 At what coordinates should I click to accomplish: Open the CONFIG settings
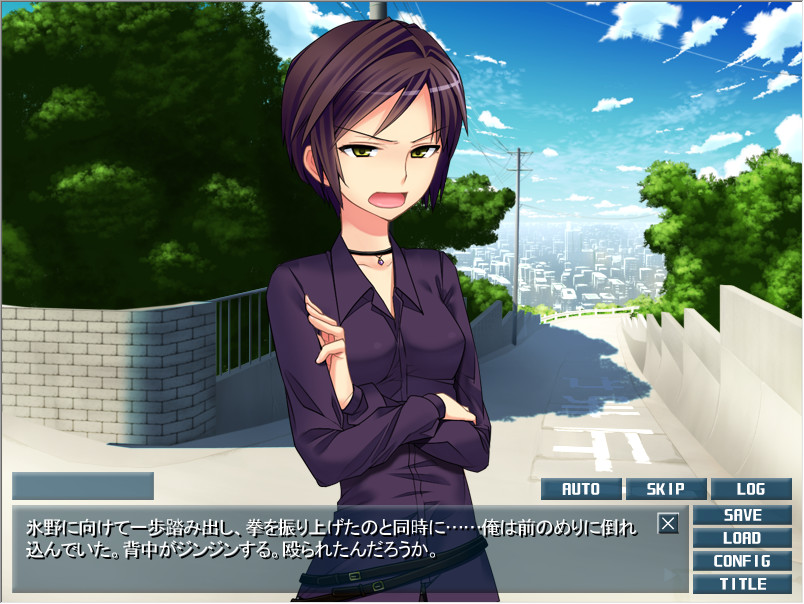(x=742, y=561)
